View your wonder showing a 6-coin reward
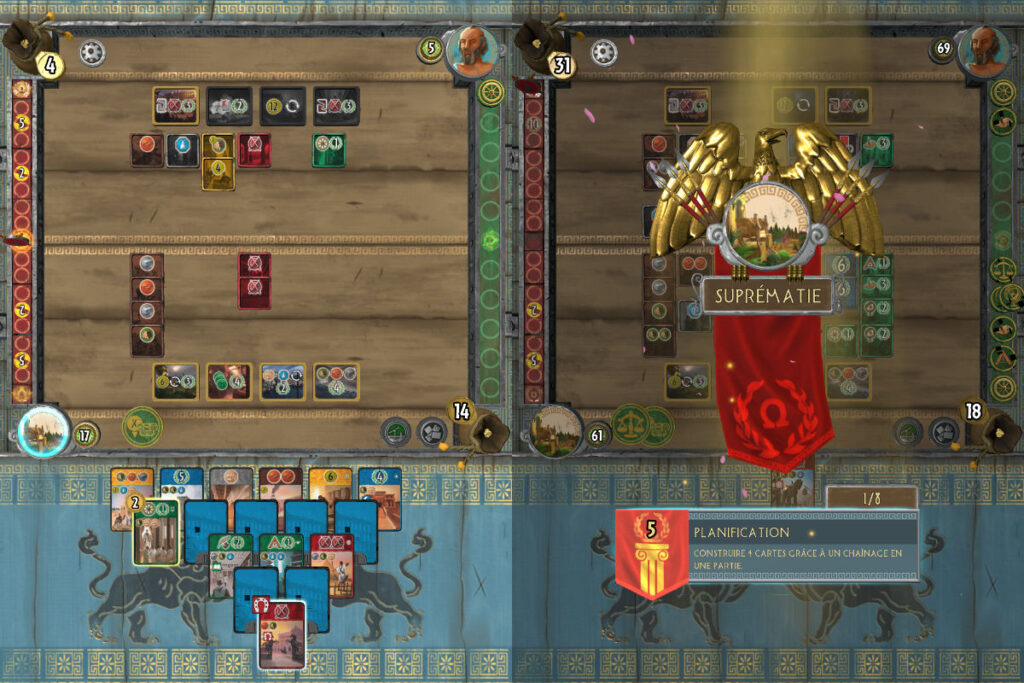Image resolution: width=1024 pixels, height=683 pixels. pyautogui.click(x=175, y=381)
